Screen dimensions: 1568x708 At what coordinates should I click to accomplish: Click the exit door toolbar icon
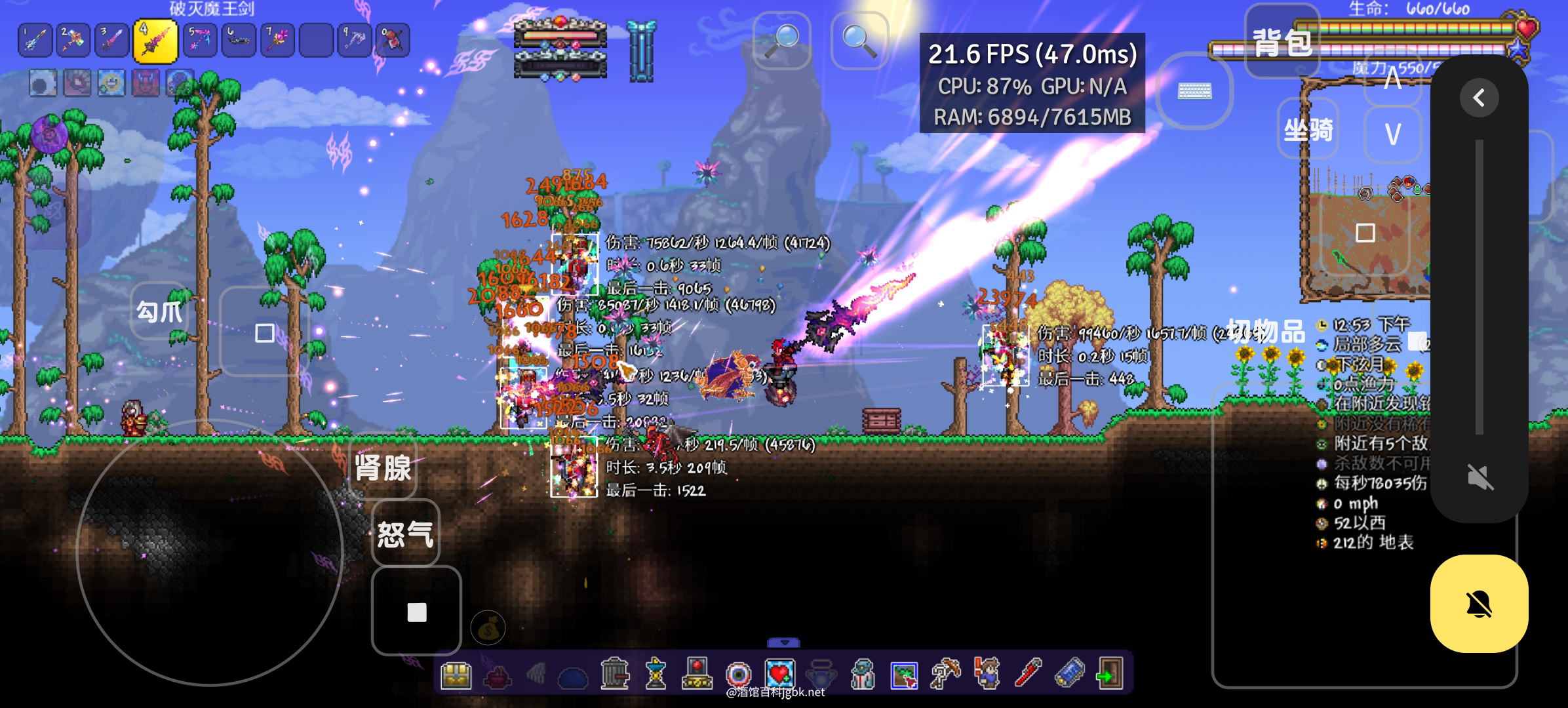pos(1109,674)
